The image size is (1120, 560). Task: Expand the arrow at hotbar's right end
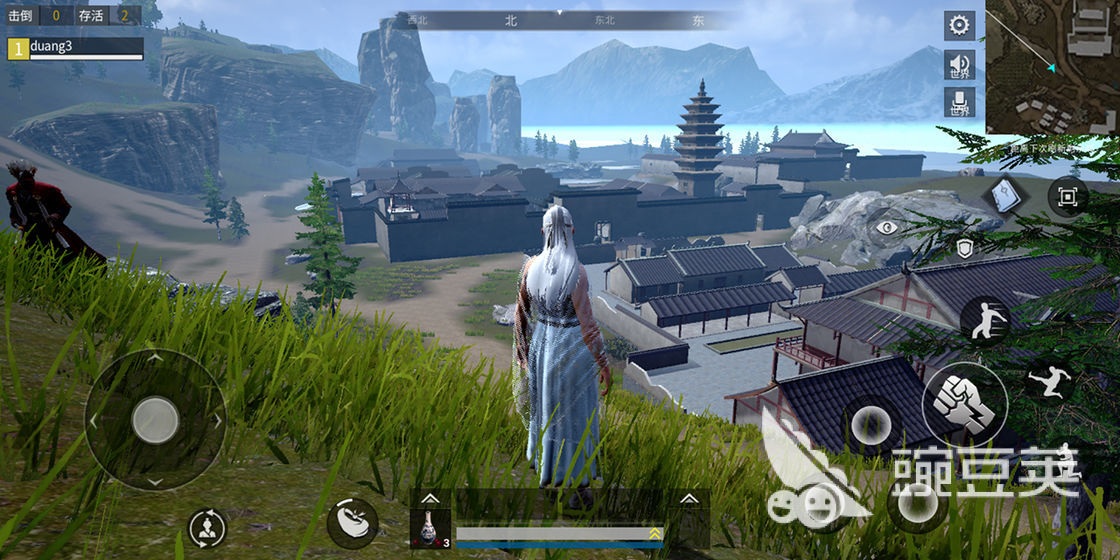pos(688,498)
